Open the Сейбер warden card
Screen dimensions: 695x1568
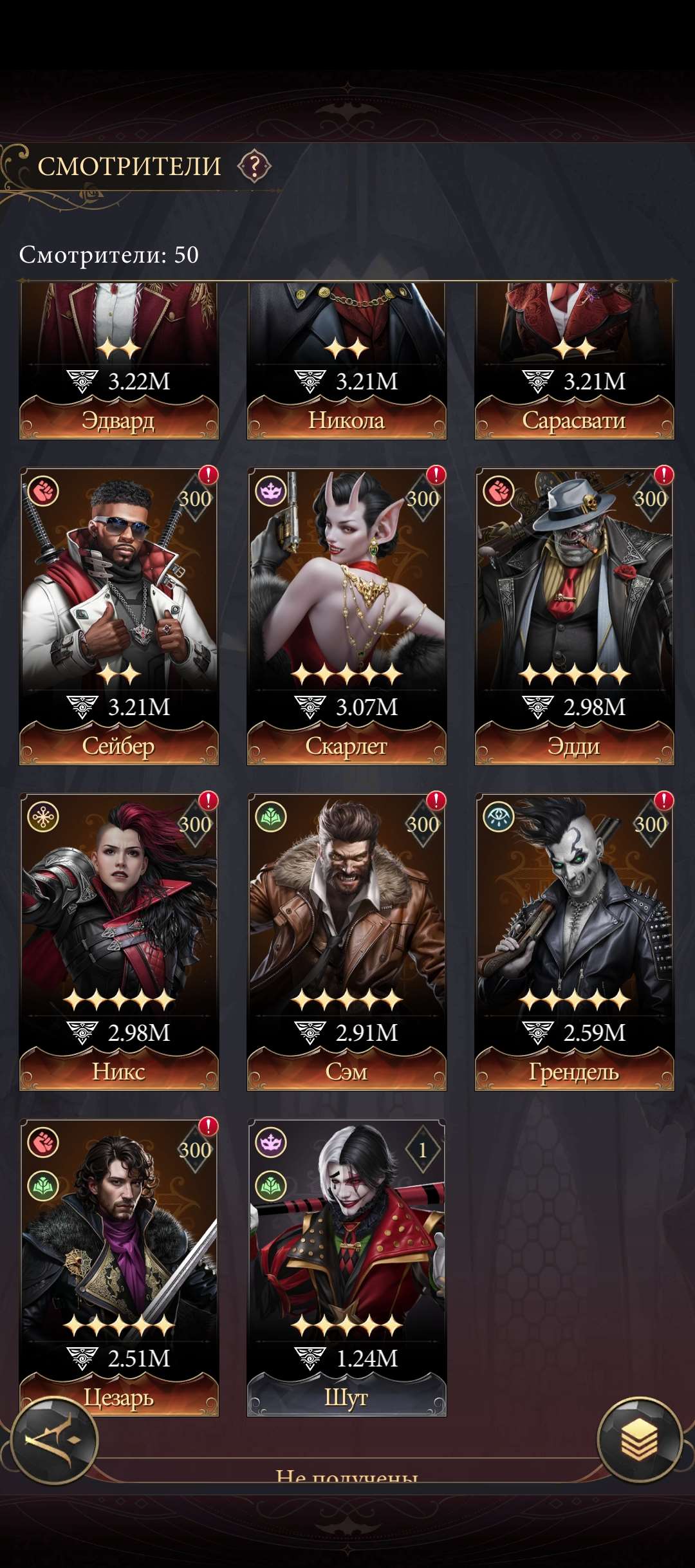coord(119,615)
